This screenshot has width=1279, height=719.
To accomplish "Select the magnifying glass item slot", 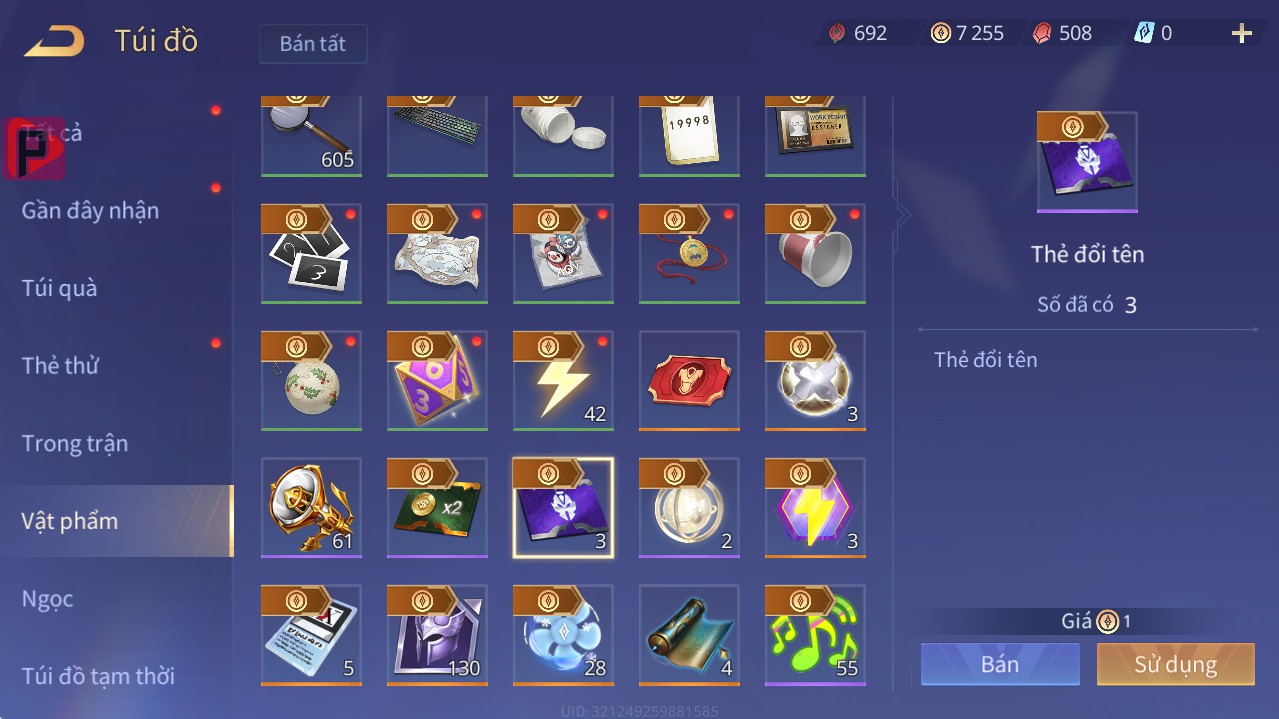I will pyautogui.click(x=311, y=136).
